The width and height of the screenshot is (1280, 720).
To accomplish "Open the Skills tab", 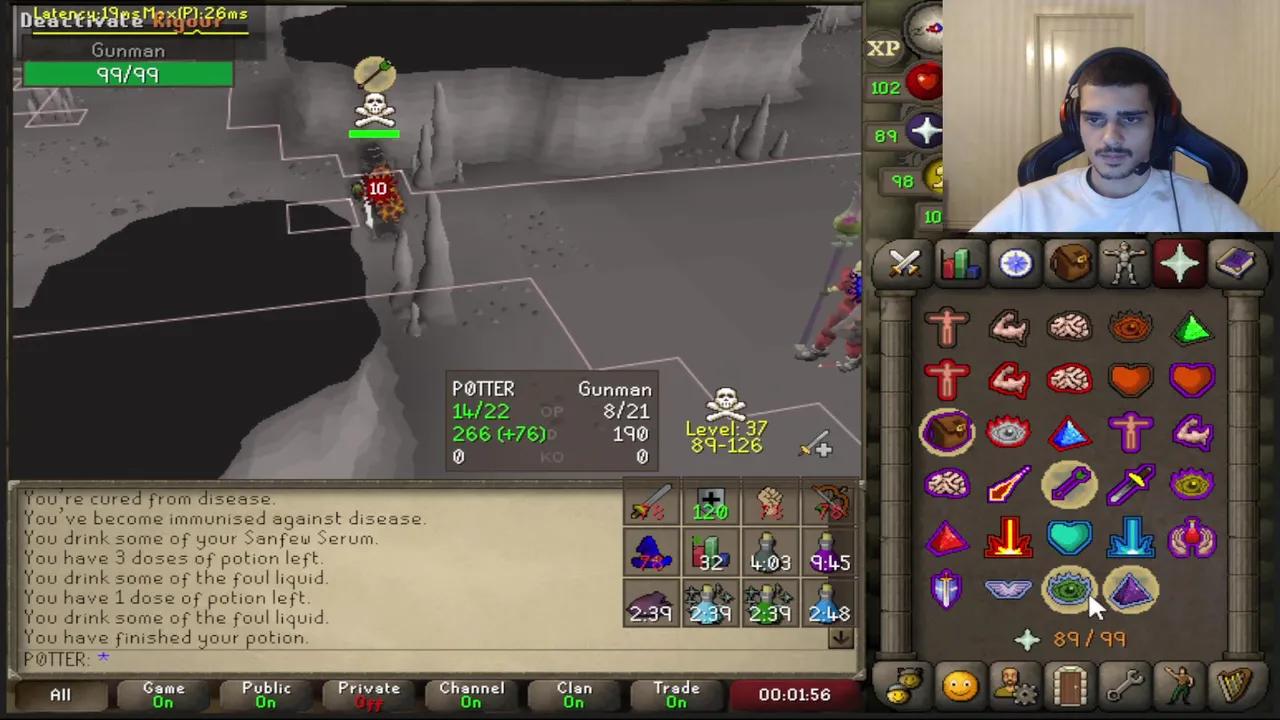I will pyautogui.click(x=959, y=263).
